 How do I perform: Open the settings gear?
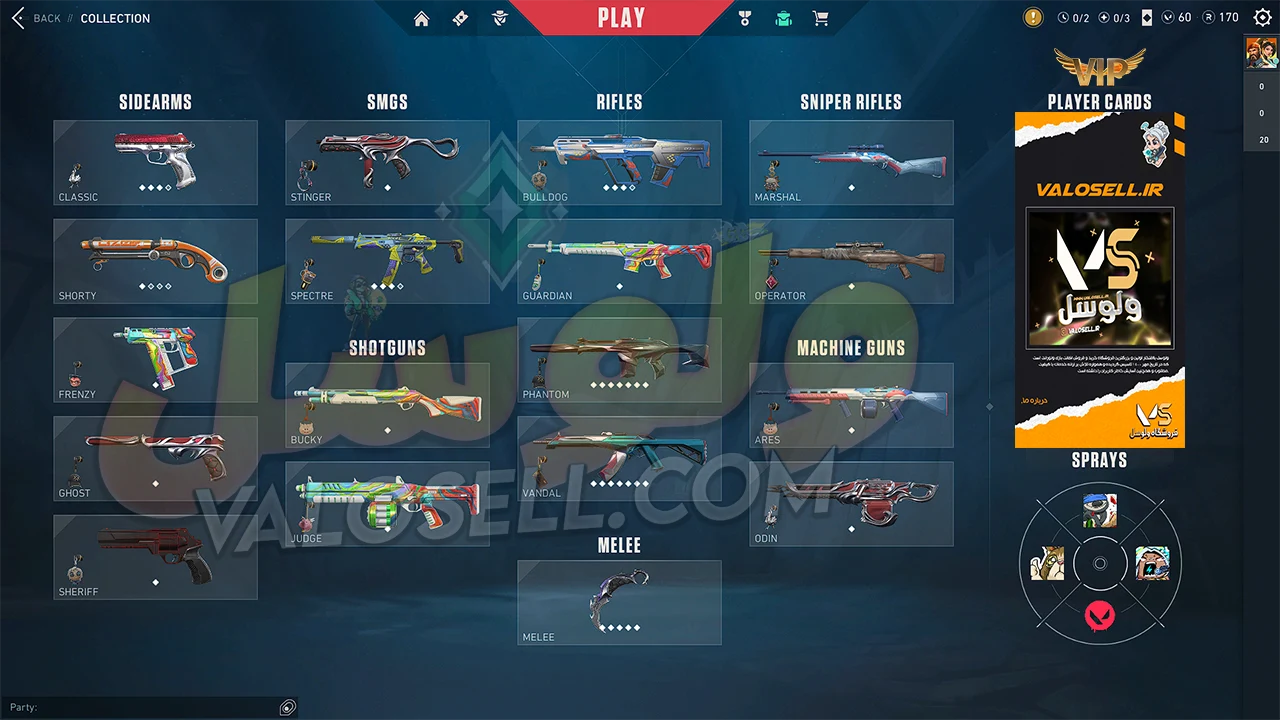[x=1262, y=17]
